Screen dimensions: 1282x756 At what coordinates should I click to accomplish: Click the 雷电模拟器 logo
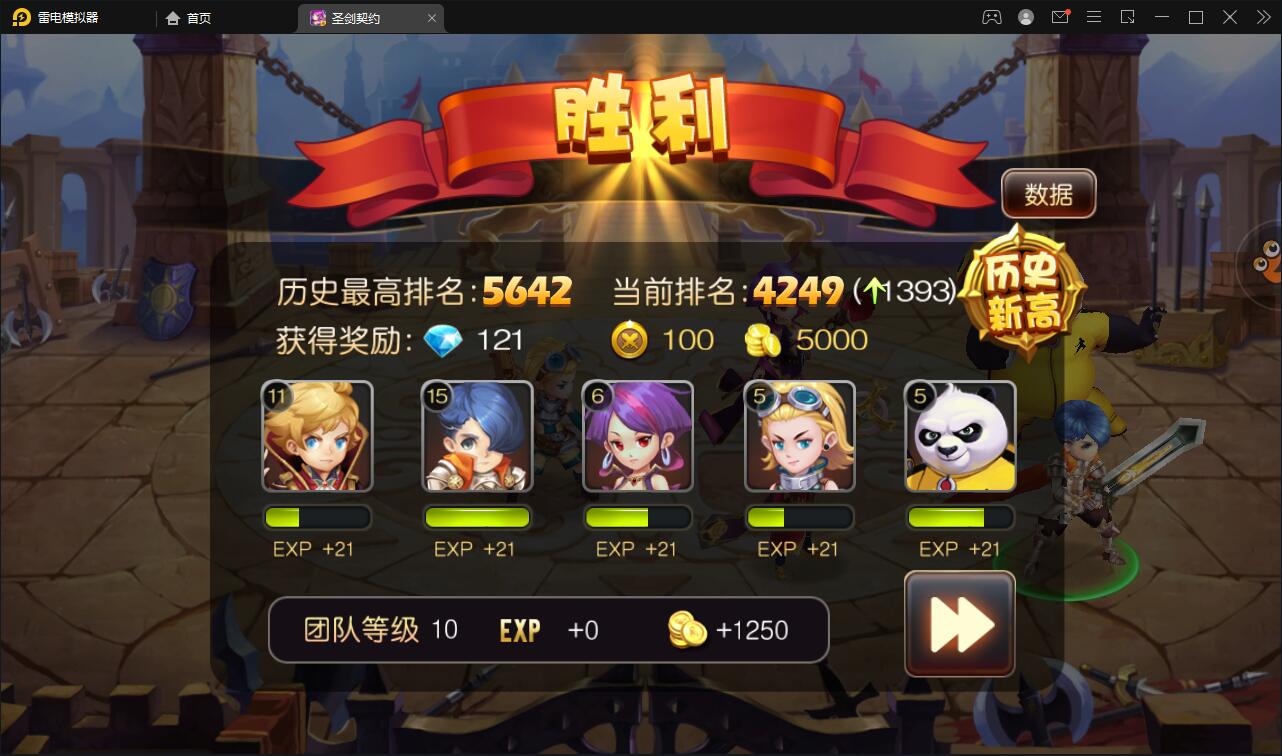tap(55, 16)
